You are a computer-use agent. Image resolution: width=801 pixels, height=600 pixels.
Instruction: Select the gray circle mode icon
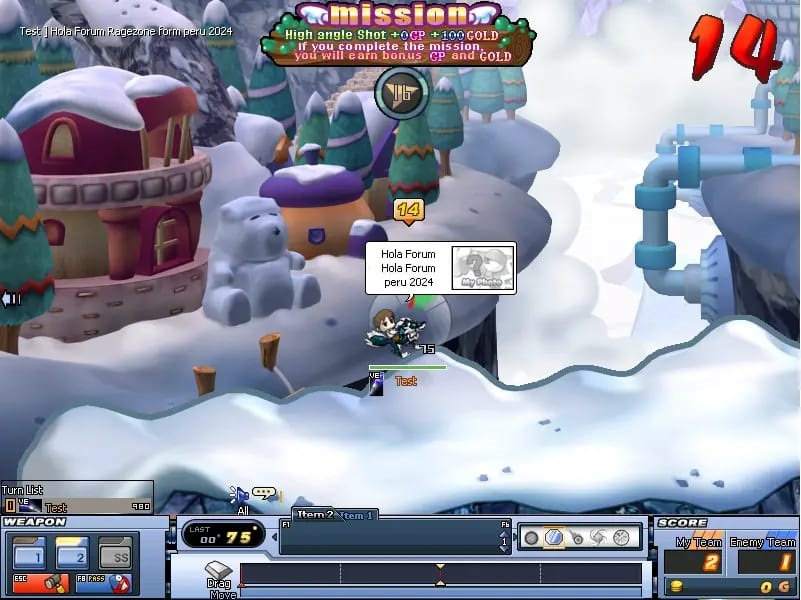click(x=531, y=537)
